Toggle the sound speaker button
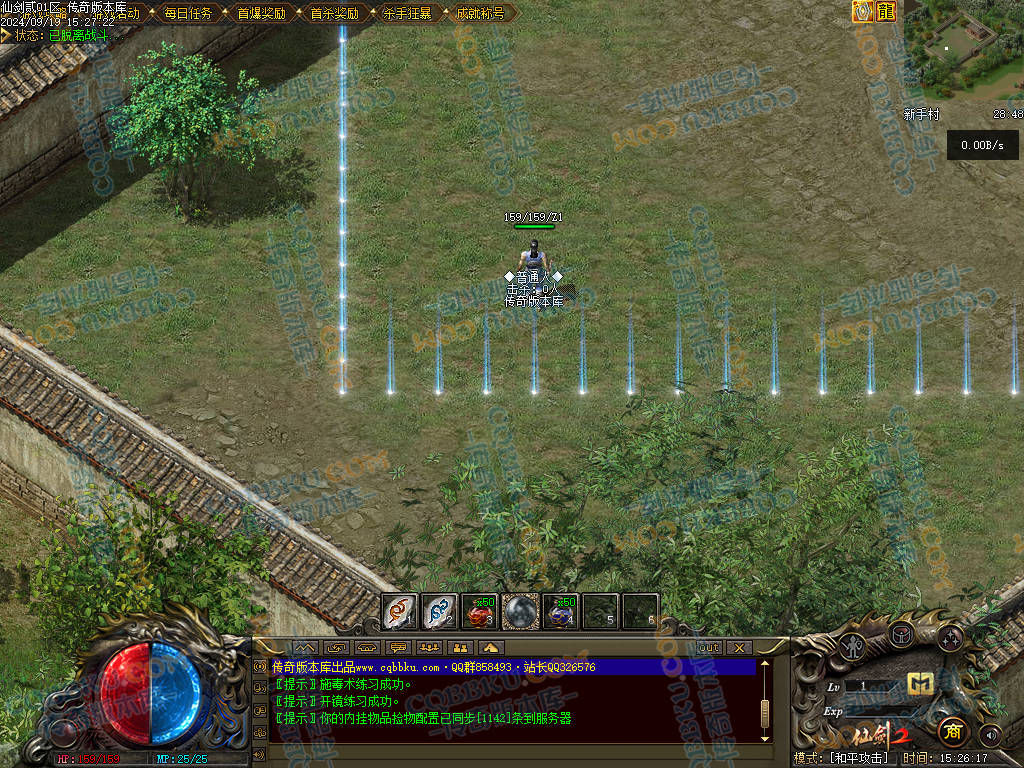 pos(990,735)
